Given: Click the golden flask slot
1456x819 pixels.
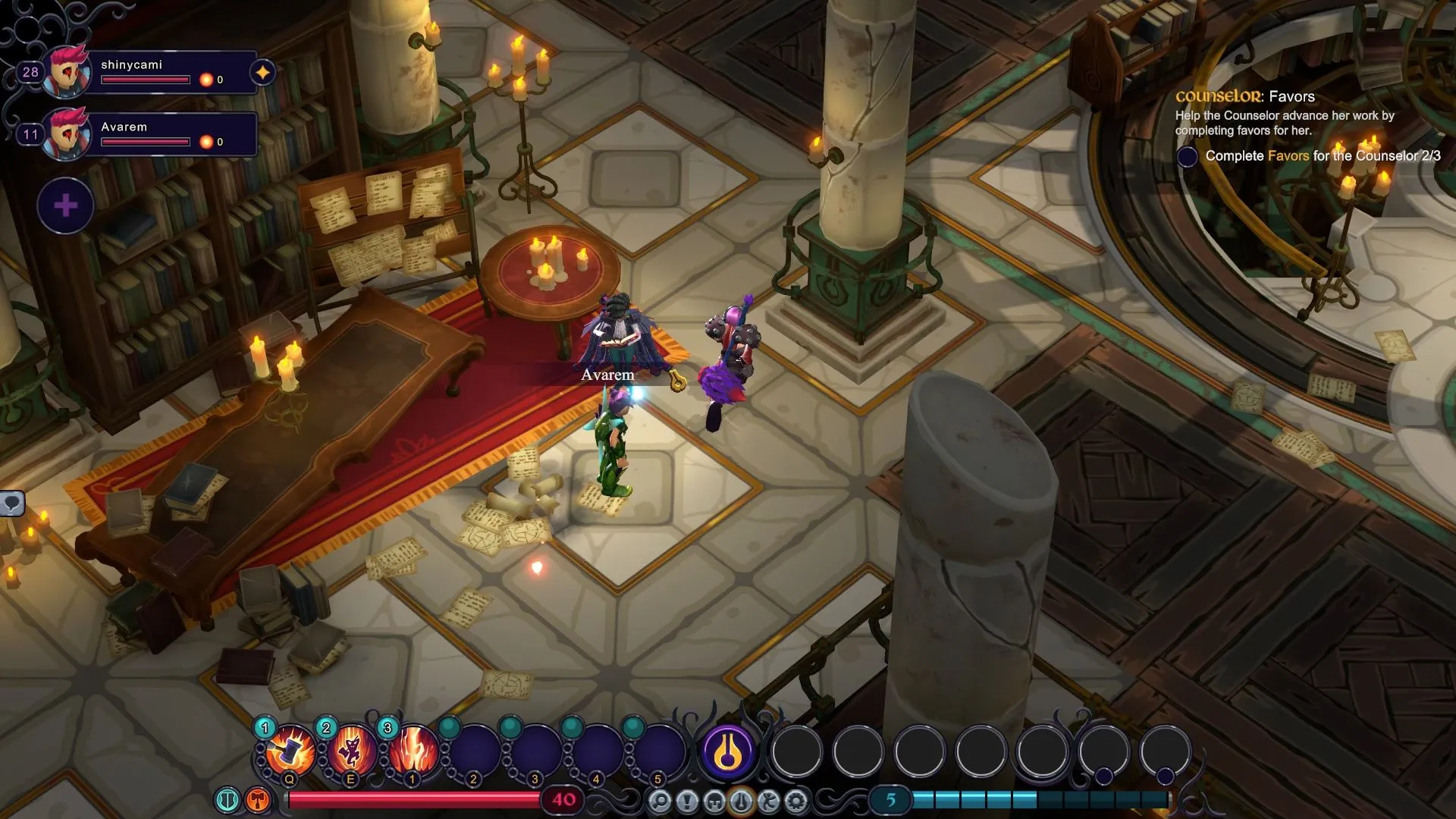Looking at the screenshot, I should tap(728, 752).
